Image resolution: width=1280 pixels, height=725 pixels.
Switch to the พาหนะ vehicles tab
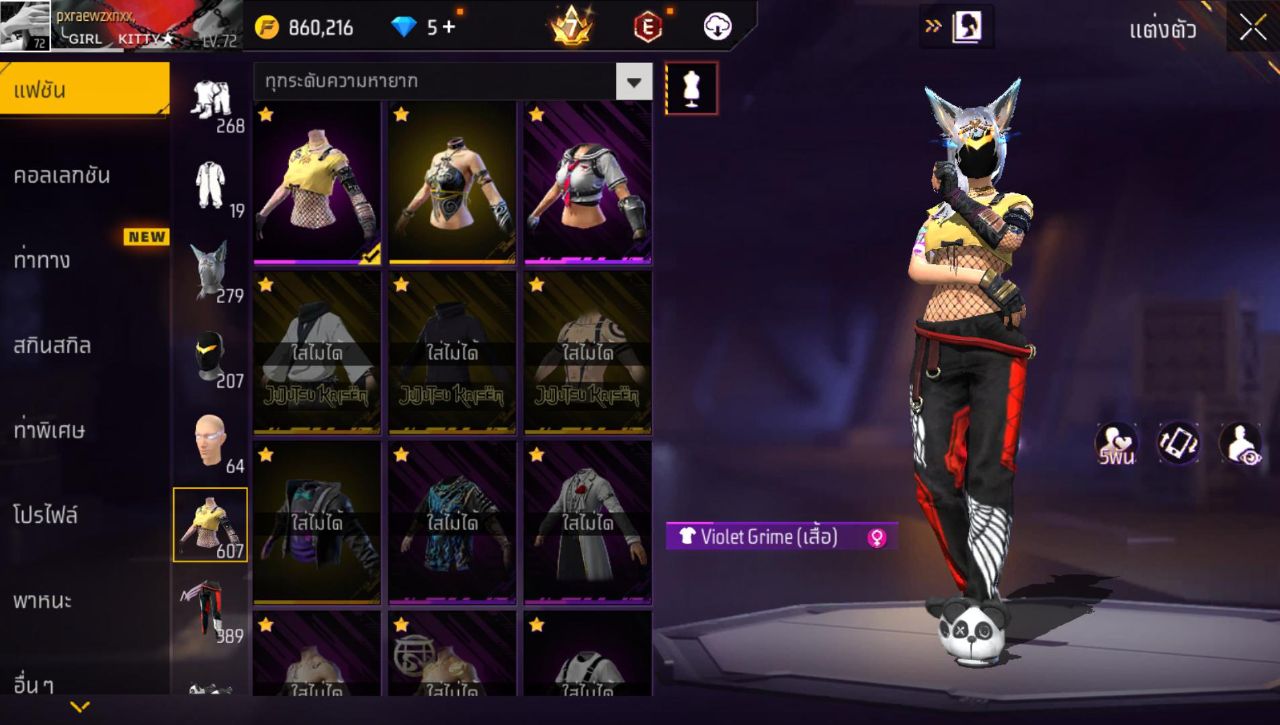[42, 601]
